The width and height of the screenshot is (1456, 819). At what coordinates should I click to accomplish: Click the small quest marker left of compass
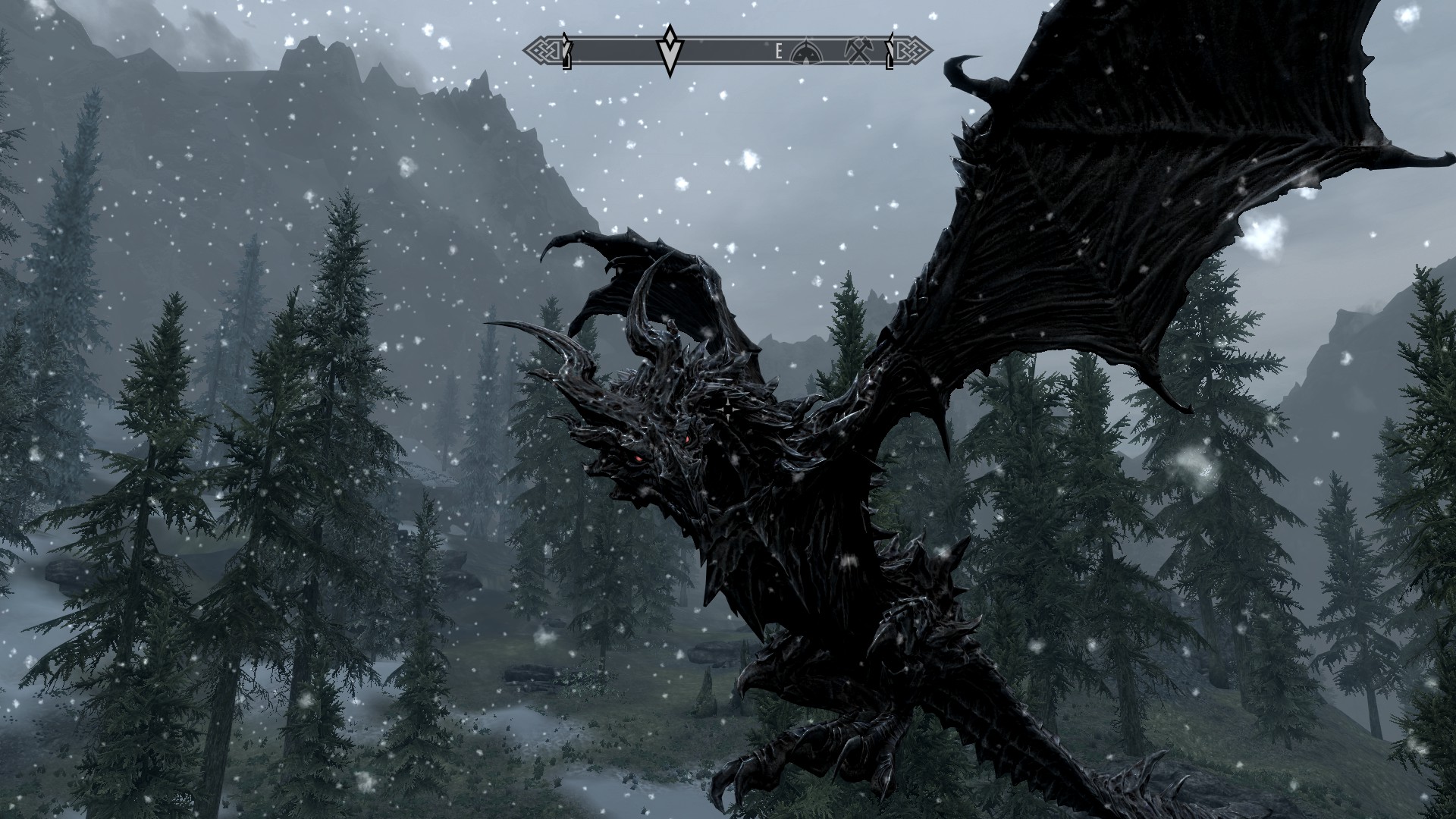566,52
